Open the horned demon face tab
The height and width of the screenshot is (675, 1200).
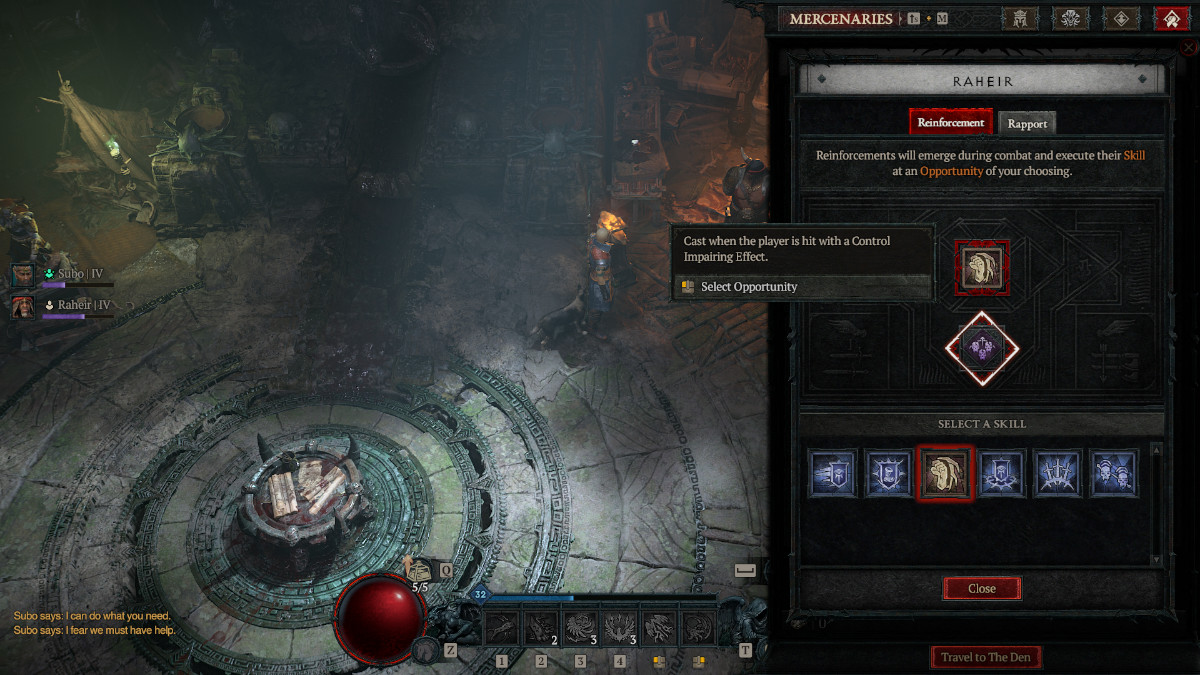[x=1071, y=19]
